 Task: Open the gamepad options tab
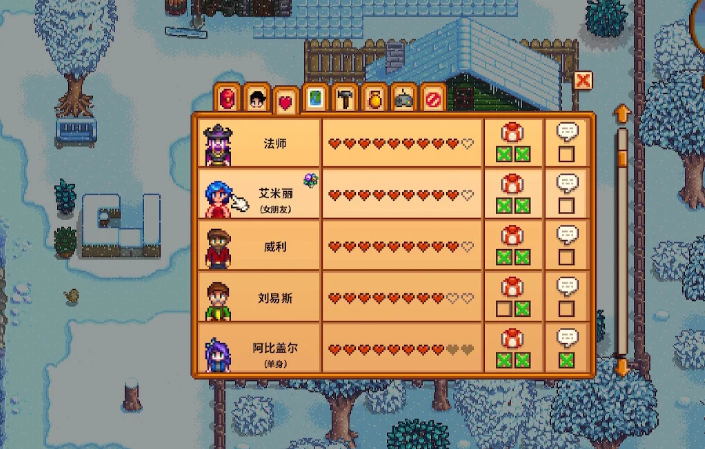pyautogui.click(x=403, y=99)
